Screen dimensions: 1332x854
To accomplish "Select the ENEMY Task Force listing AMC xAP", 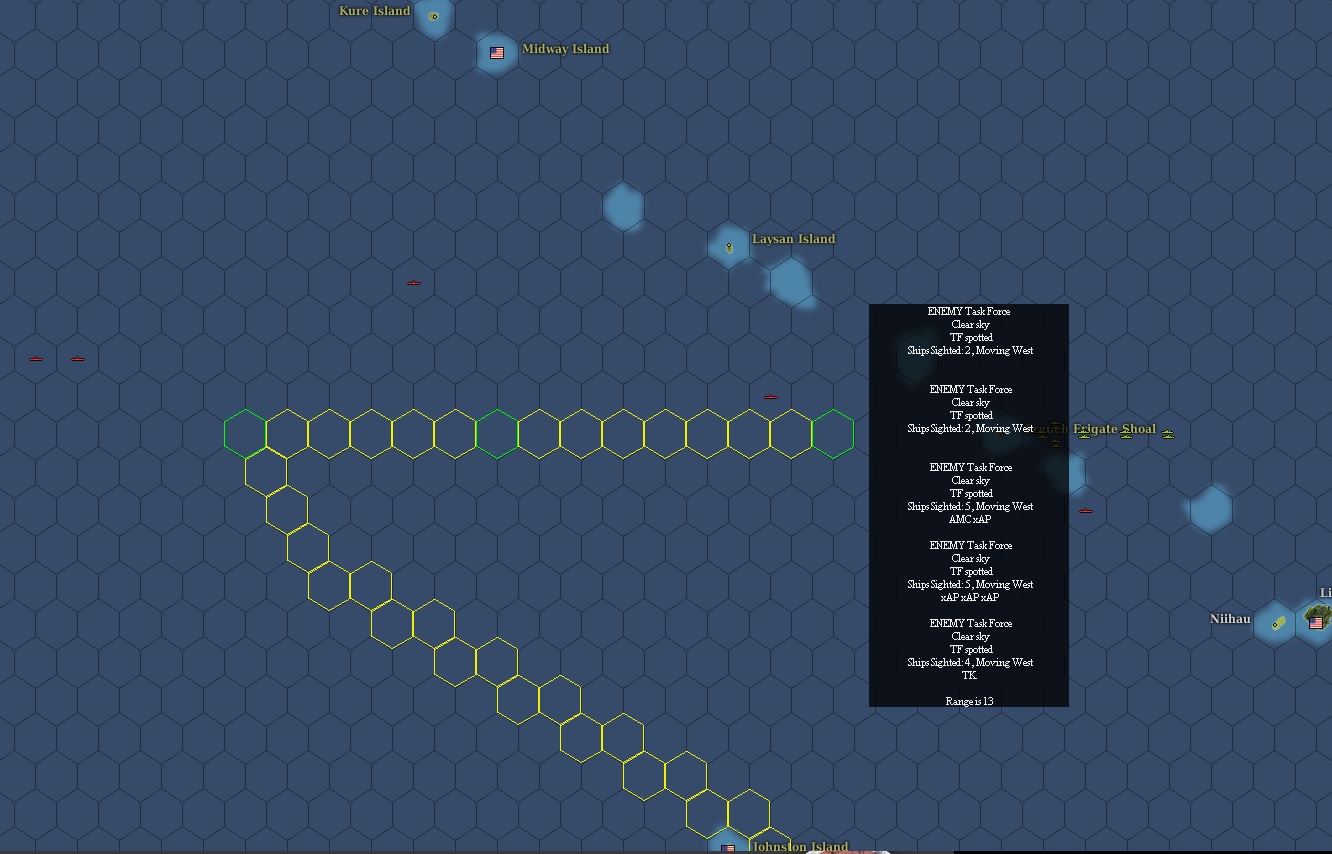I will coord(968,493).
